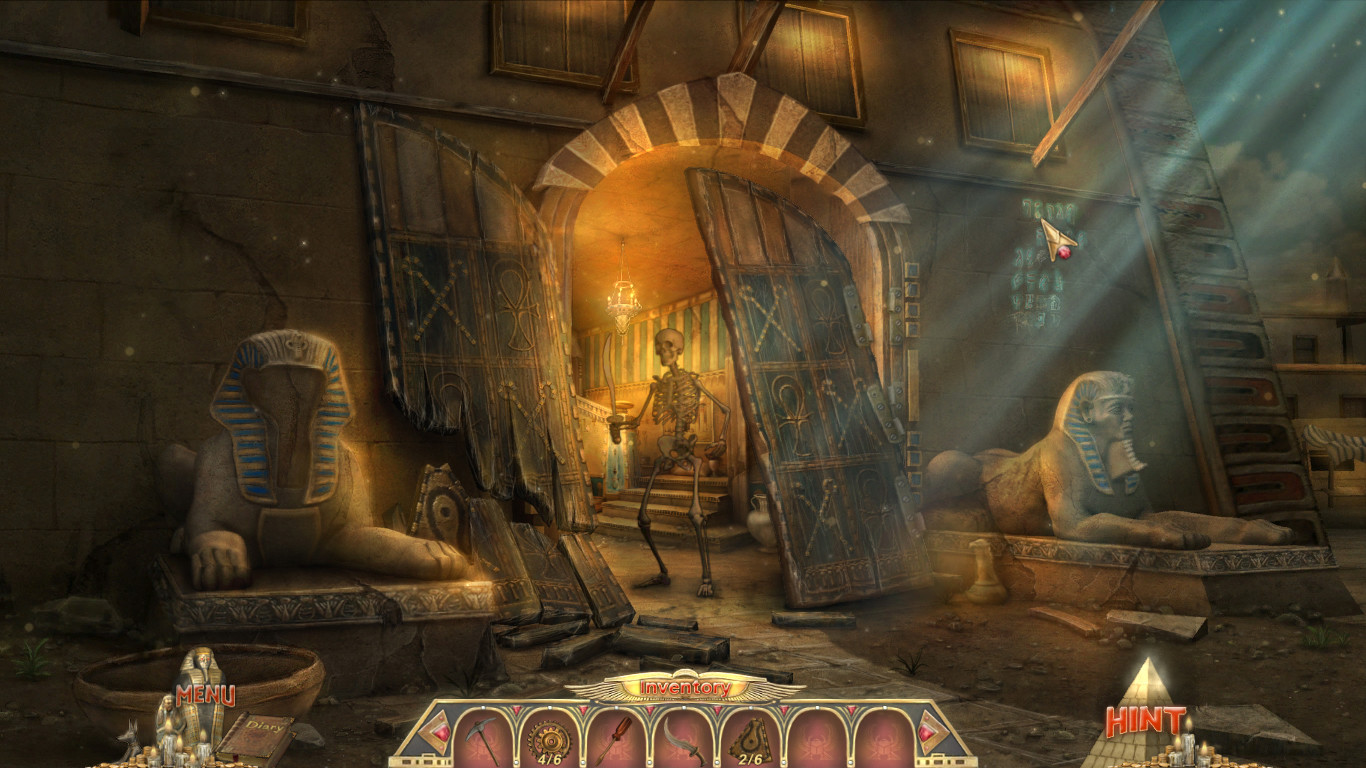The image size is (1366, 768).
Task: Open the Diary book
Action: coord(263,730)
